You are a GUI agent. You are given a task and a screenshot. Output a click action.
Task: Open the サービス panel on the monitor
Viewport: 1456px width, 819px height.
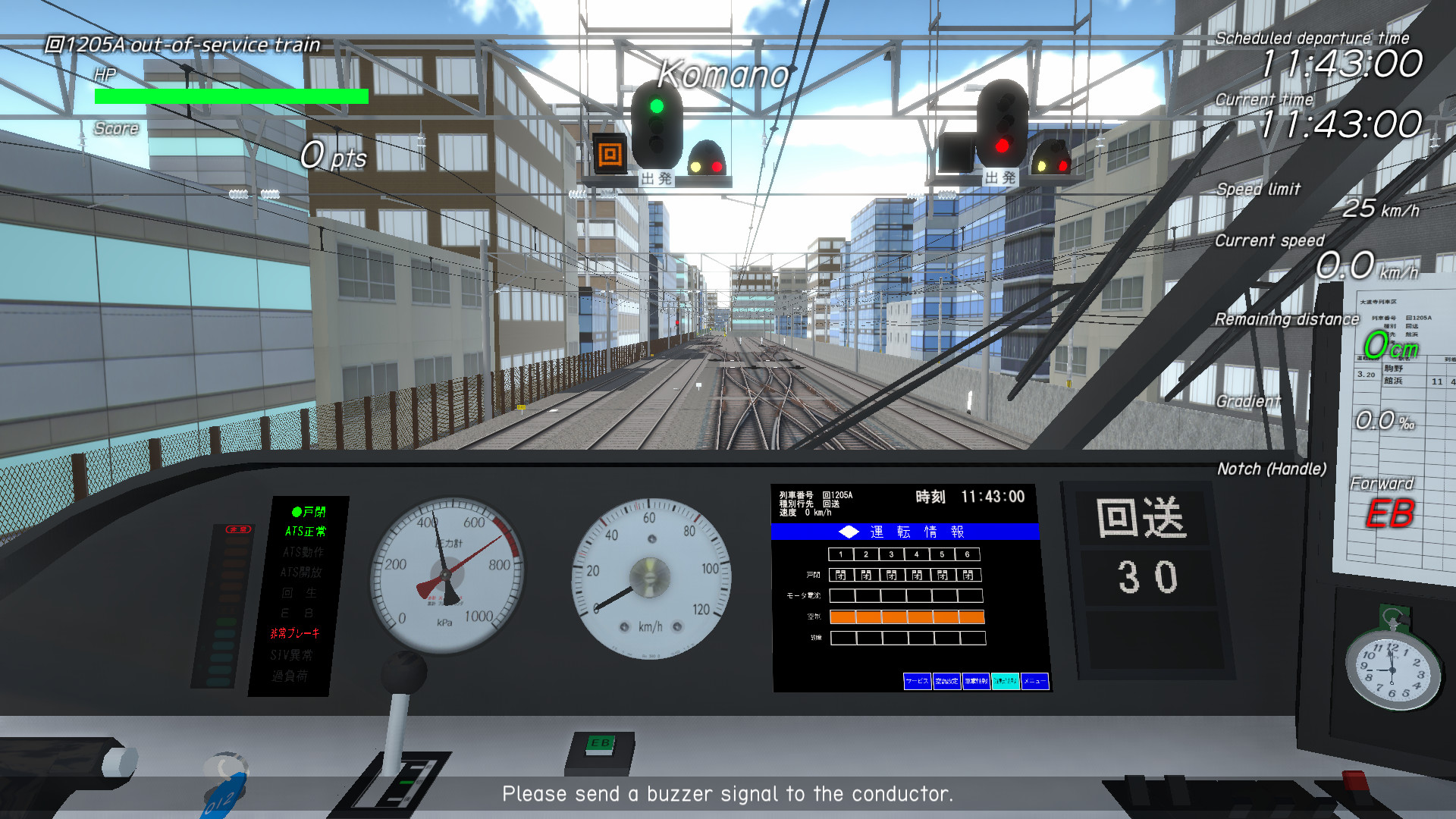pyautogui.click(x=918, y=681)
